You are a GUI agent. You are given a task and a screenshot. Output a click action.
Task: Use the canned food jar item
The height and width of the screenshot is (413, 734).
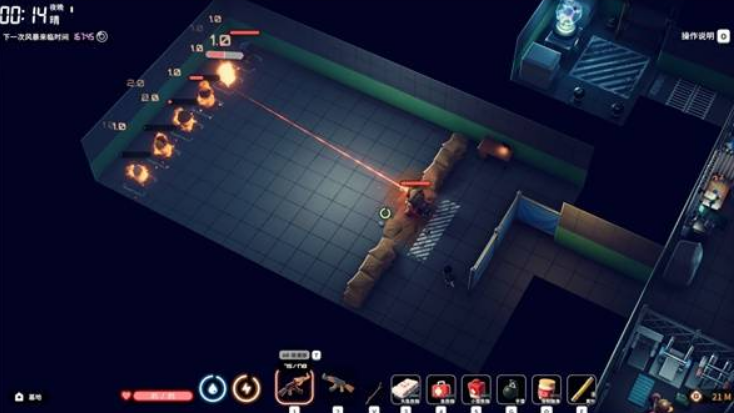coord(546,388)
